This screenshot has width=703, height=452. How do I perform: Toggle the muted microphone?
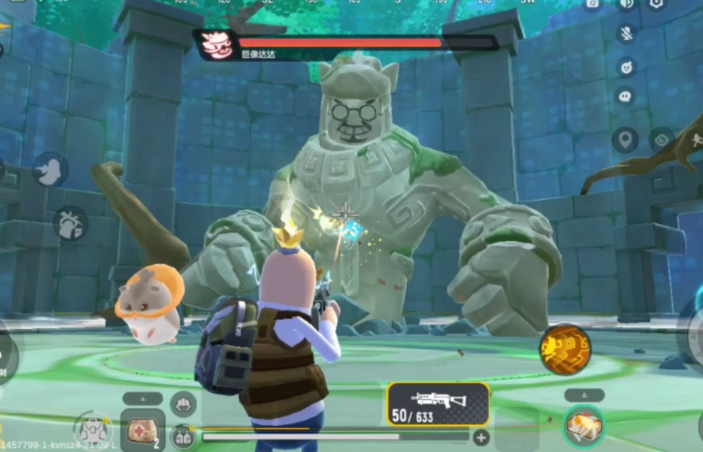point(626,33)
